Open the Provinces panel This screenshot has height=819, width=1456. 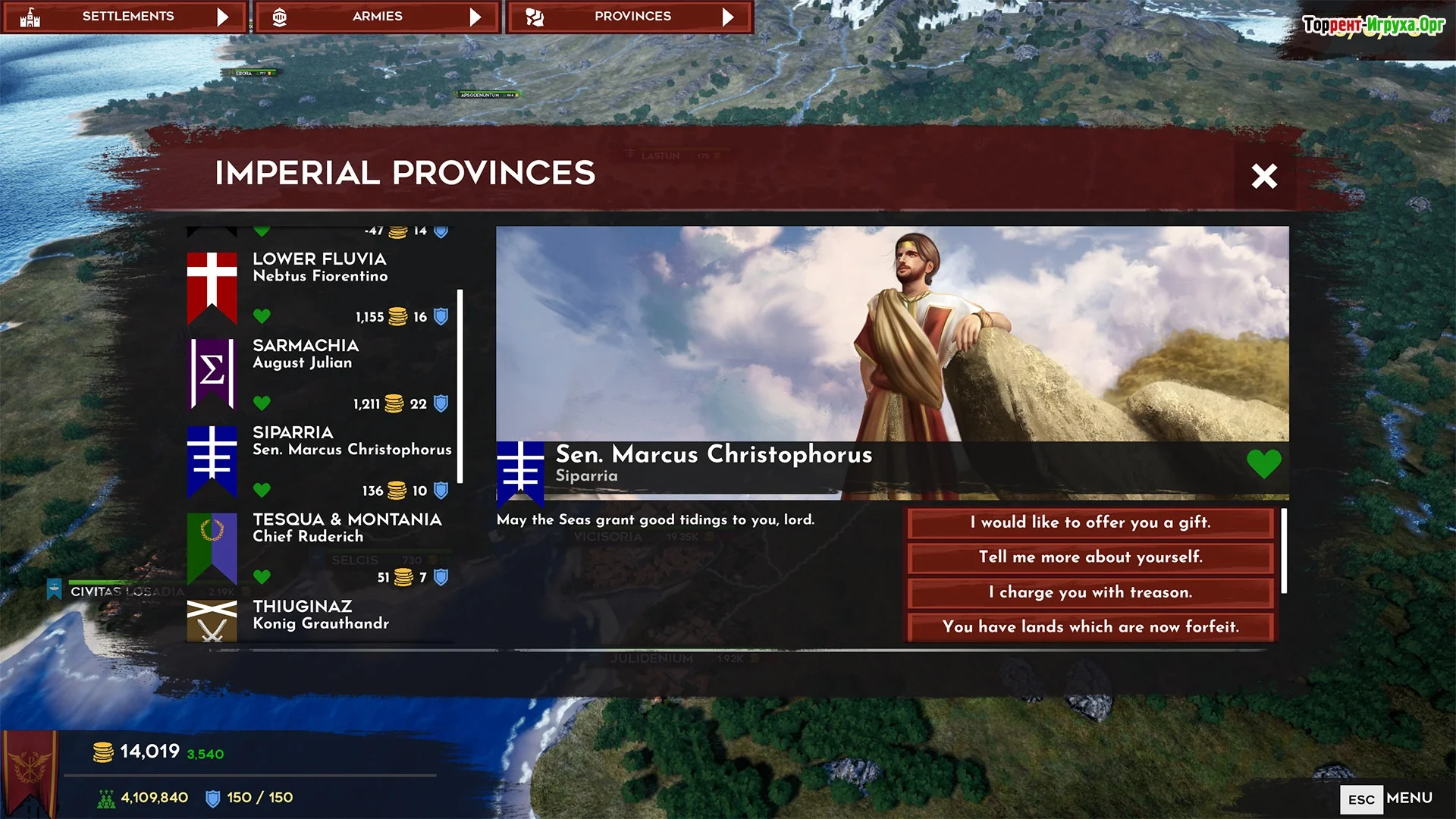tap(630, 17)
